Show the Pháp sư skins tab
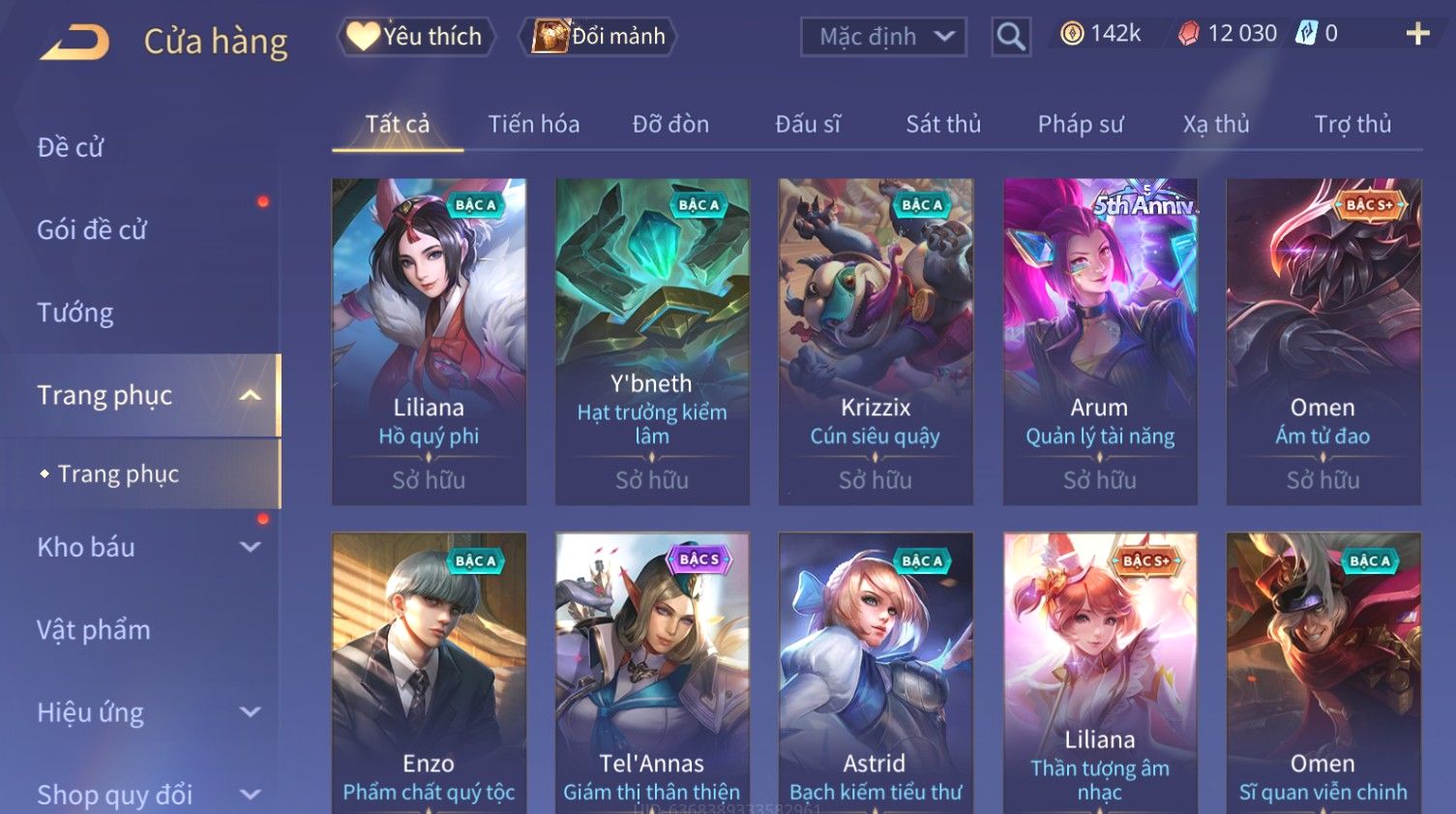The image size is (1456, 814). pos(1081,124)
